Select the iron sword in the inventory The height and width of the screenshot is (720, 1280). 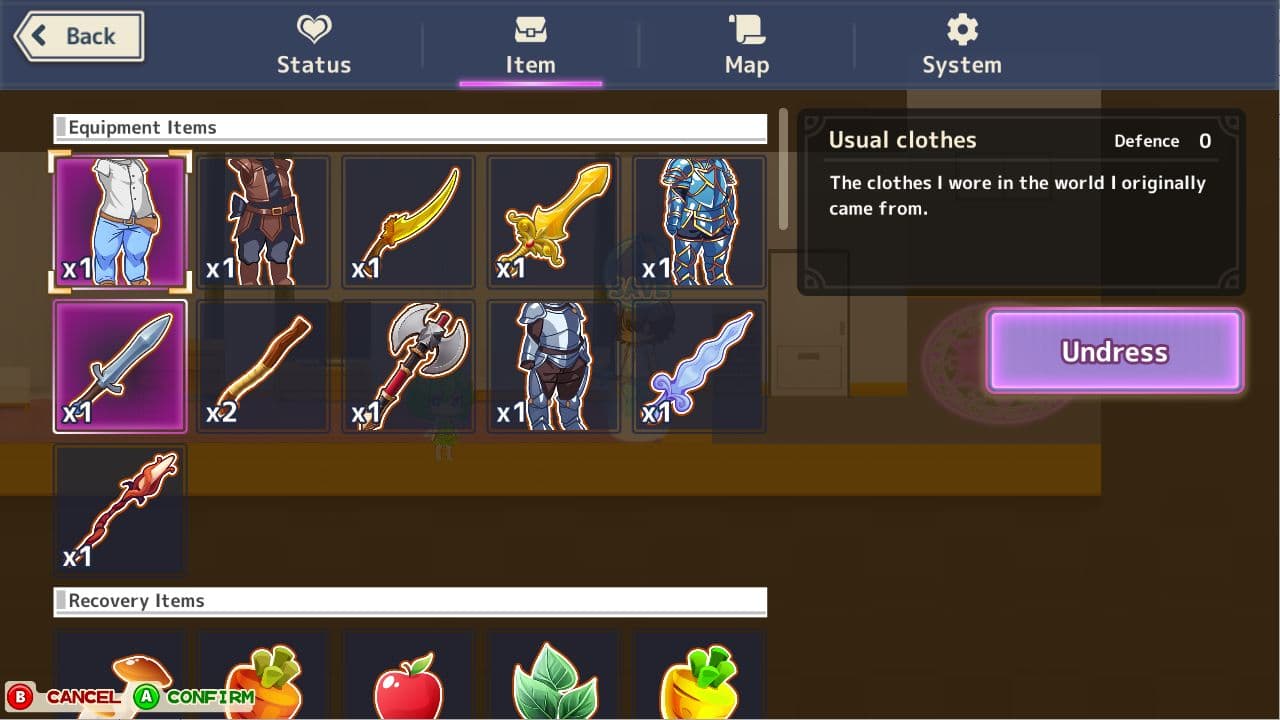[120, 365]
